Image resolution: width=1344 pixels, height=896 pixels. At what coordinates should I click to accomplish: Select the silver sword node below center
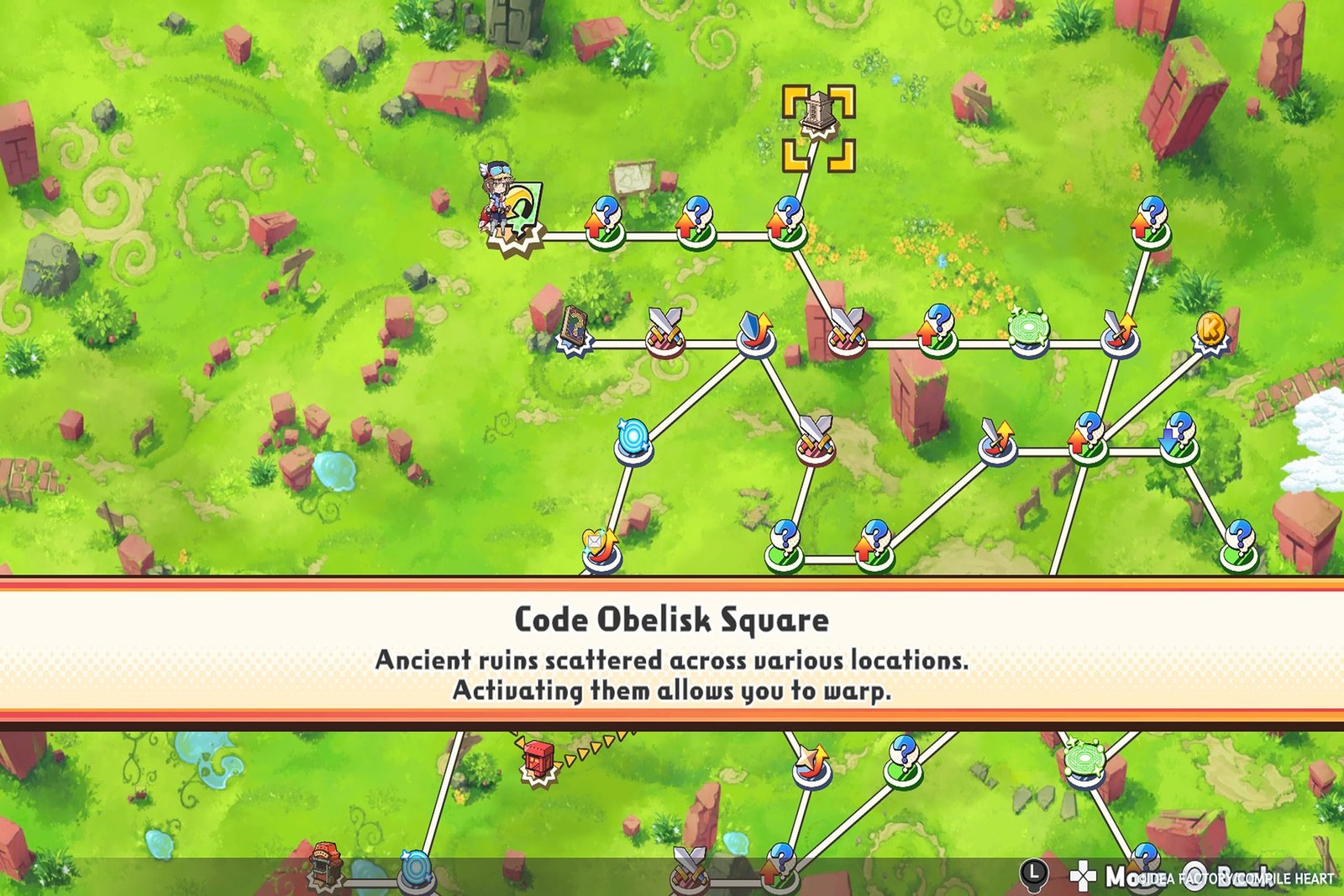816,441
